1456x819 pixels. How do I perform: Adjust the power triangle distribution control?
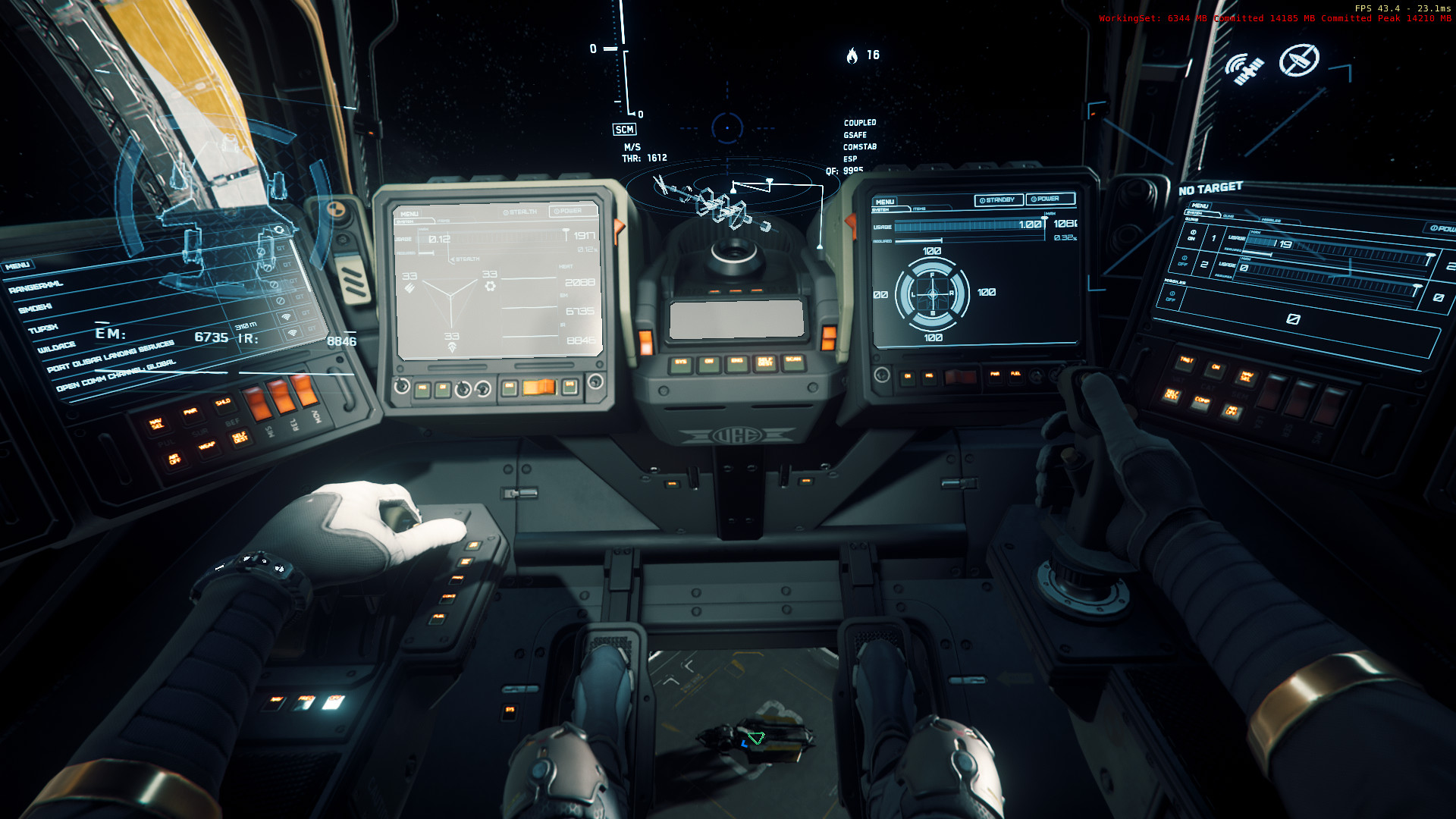coord(452,300)
